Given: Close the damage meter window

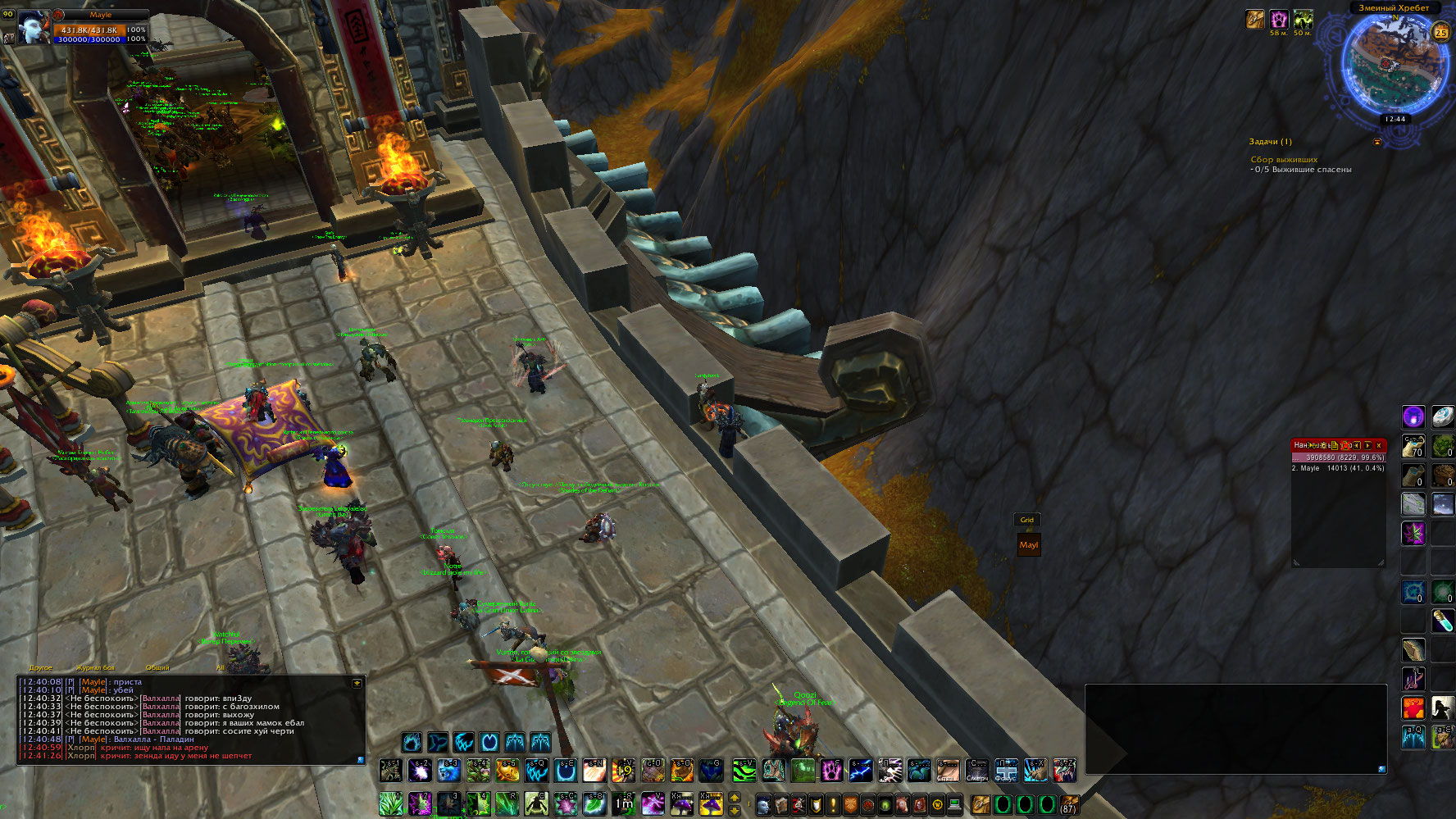Looking at the screenshot, I should click(x=1379, y=445).
